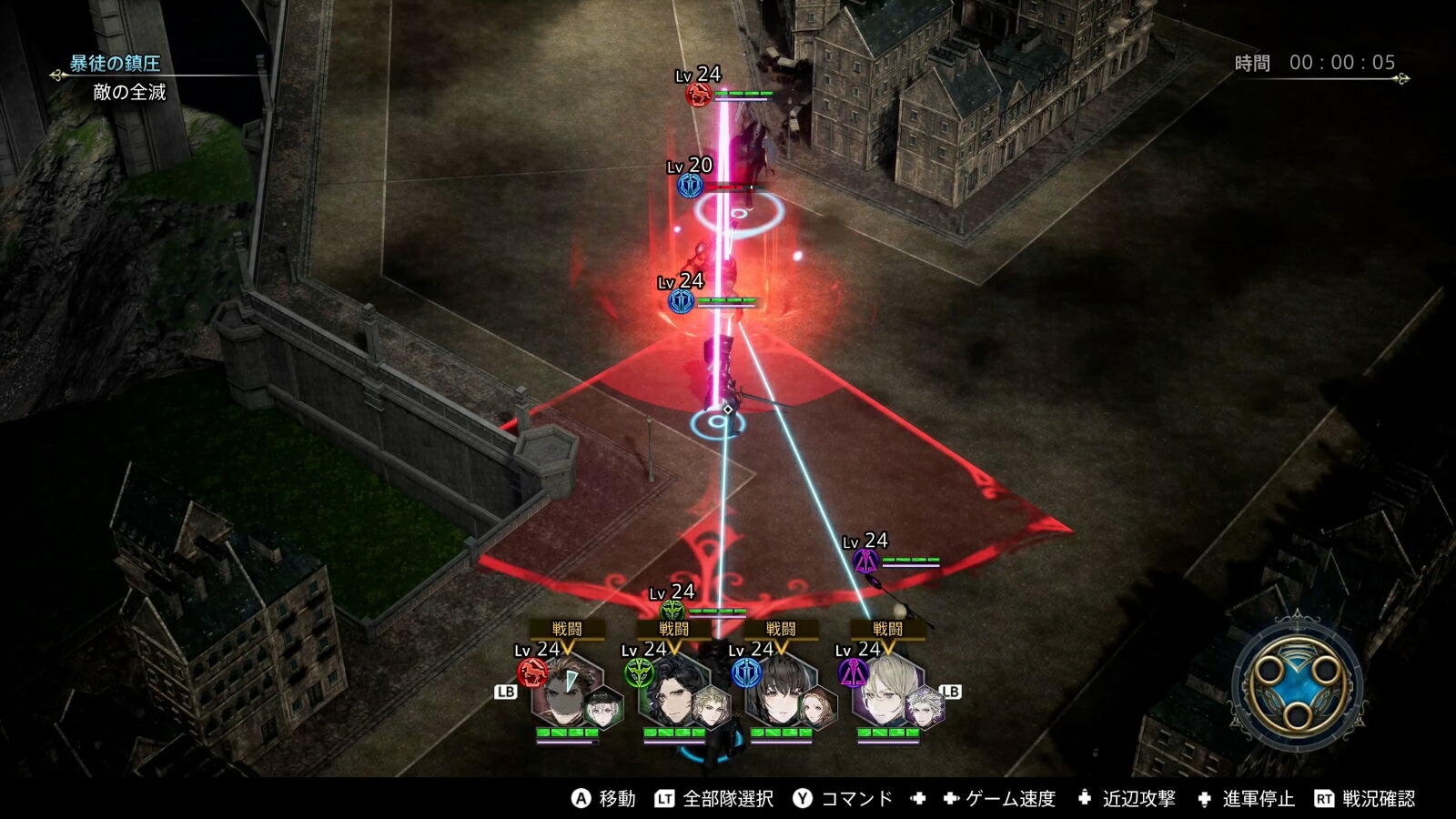Open the blue compass wheel at bottom right
The width and height of the screenshot is (1456, 819).
click(1296, 686)
